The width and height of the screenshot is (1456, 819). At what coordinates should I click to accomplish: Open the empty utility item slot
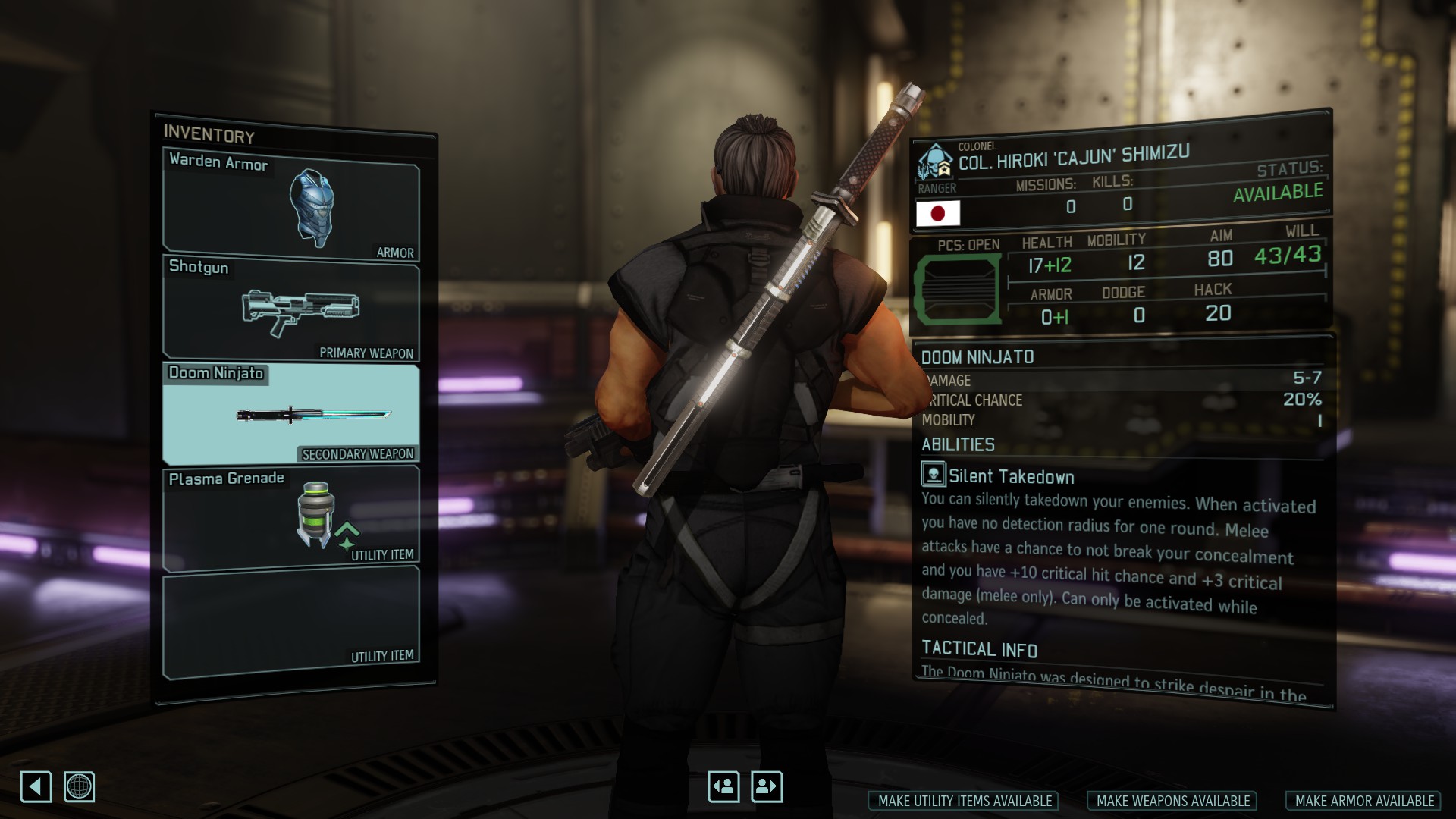[291, 622]
